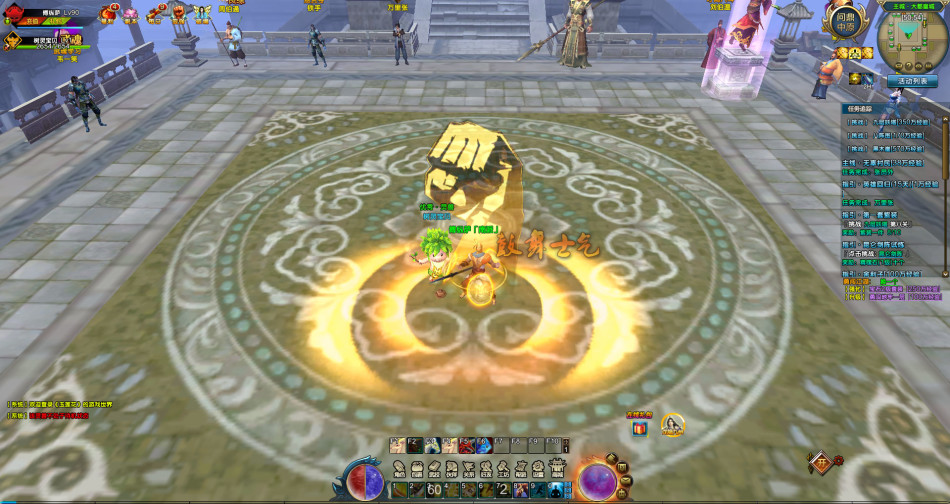Claim the online reward gift box
The image size is (950, 504).
coord(639,428)
